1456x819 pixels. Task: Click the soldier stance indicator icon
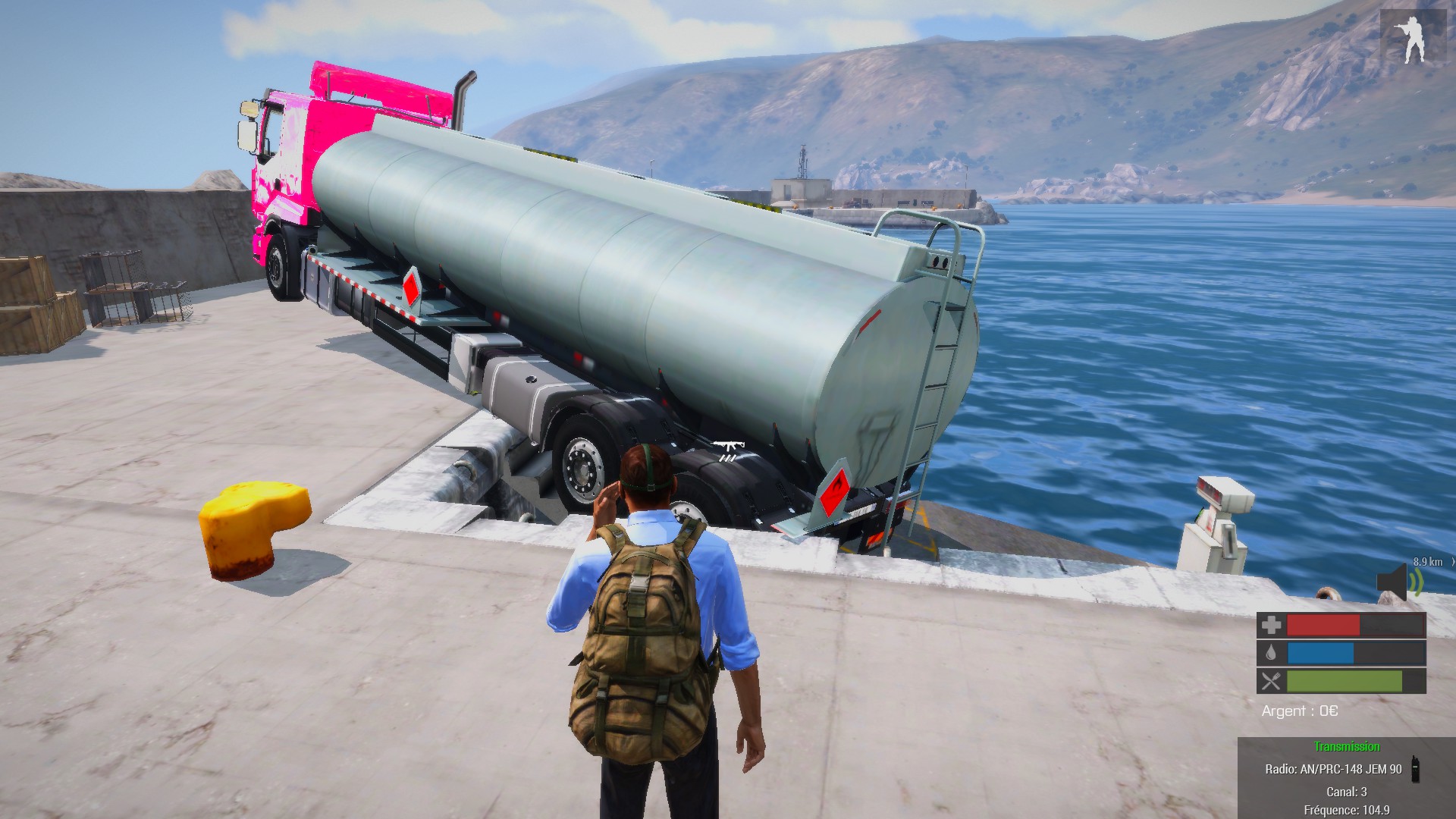coord(1412,39)
